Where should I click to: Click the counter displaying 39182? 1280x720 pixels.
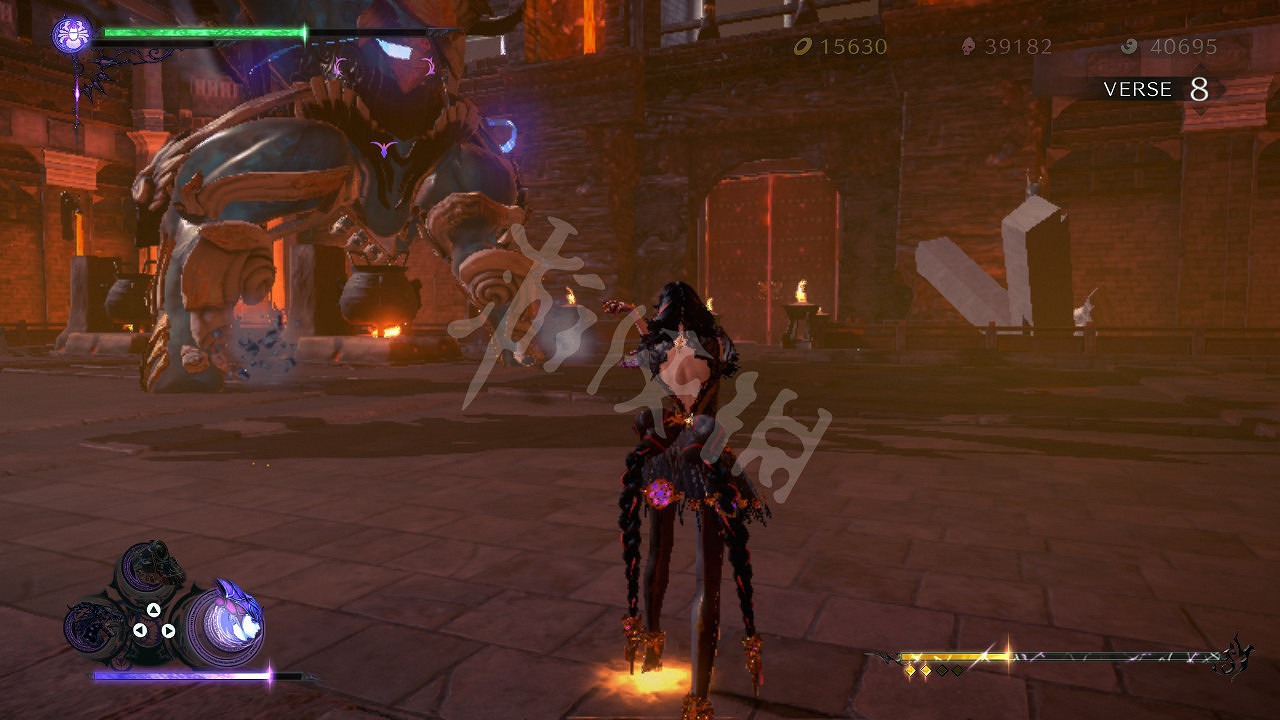pos(1017,46)
